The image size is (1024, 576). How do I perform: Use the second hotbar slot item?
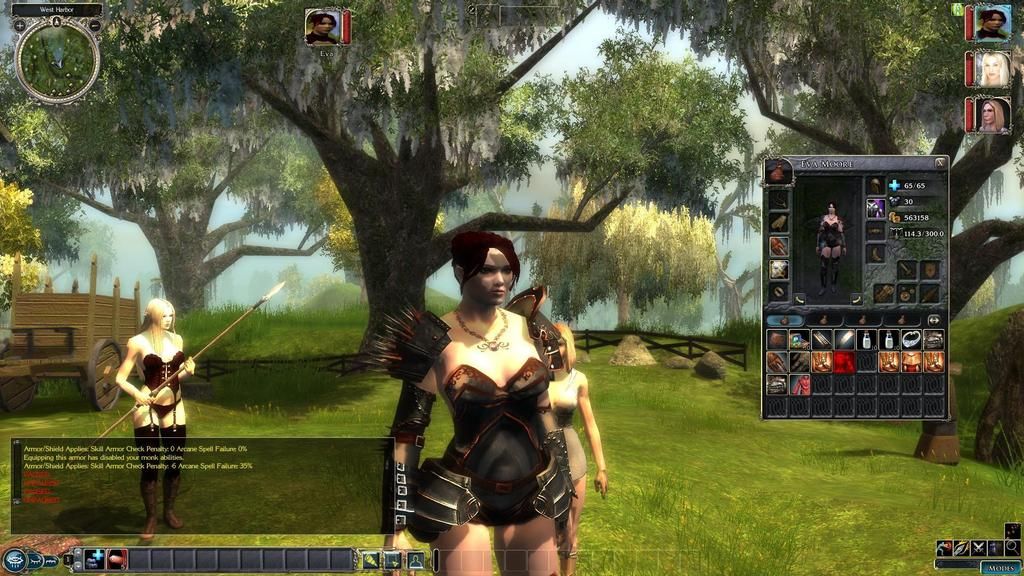(117, 559)
